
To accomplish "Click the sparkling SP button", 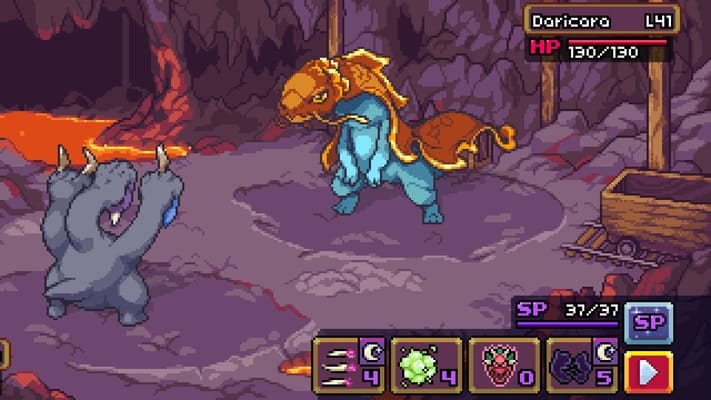I will (x=648, y=322).
